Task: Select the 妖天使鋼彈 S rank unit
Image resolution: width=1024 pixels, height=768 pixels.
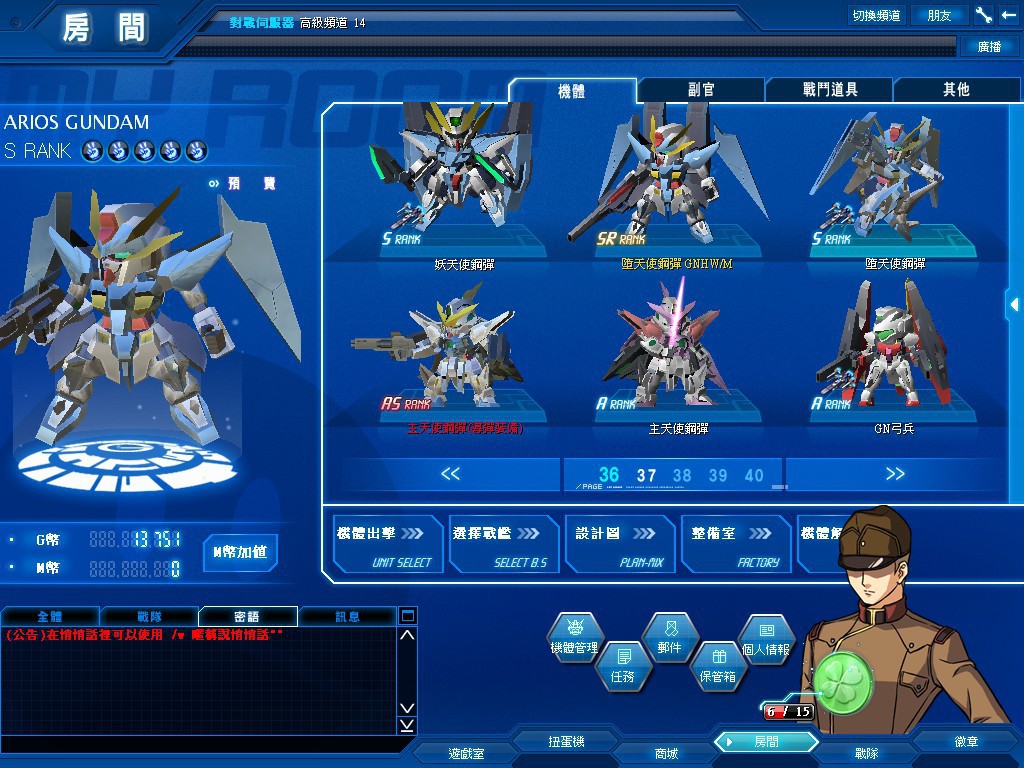Action: pyautogui.click(x=464, y=185)
